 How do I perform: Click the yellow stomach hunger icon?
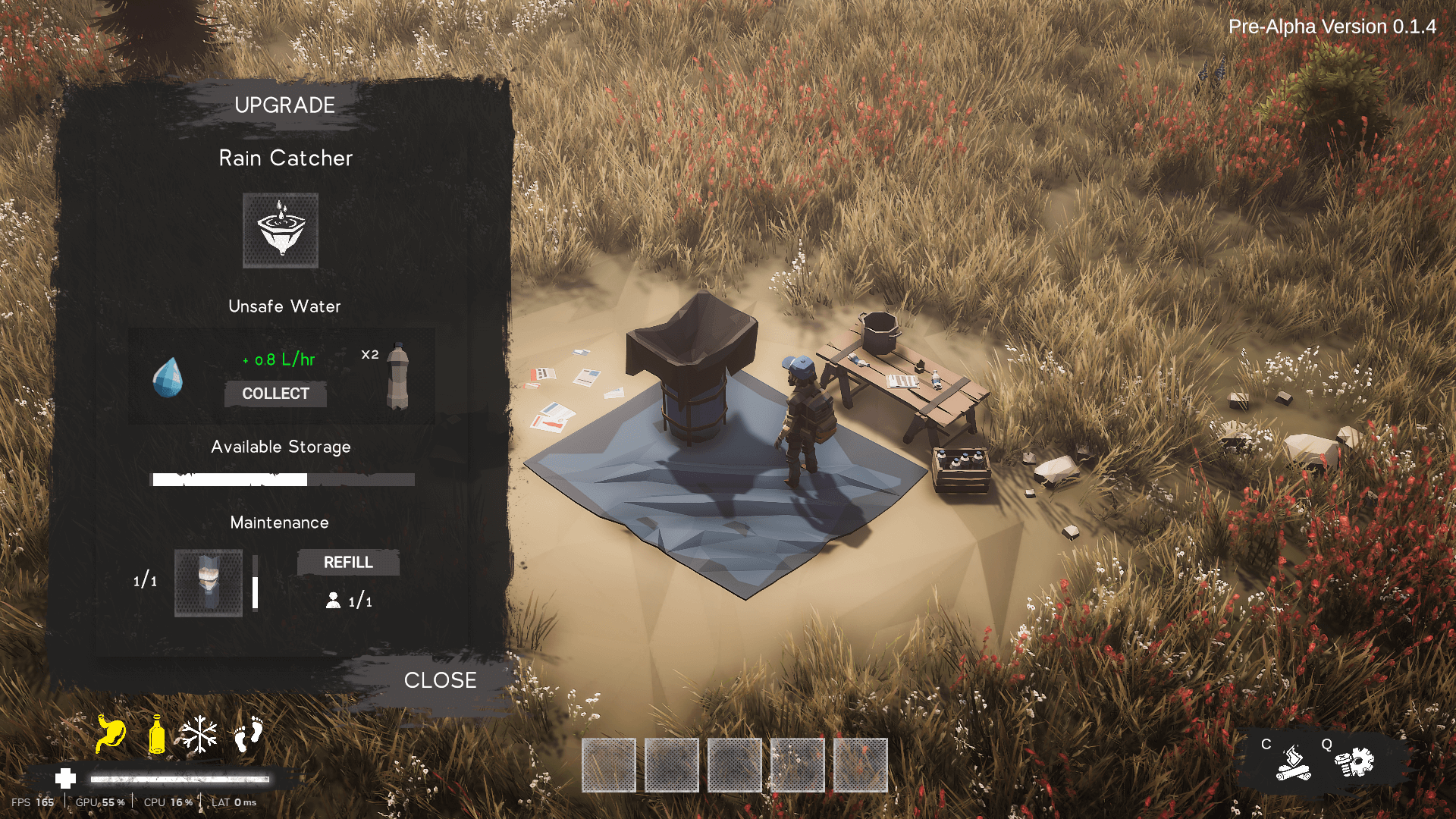coord(111,734)
